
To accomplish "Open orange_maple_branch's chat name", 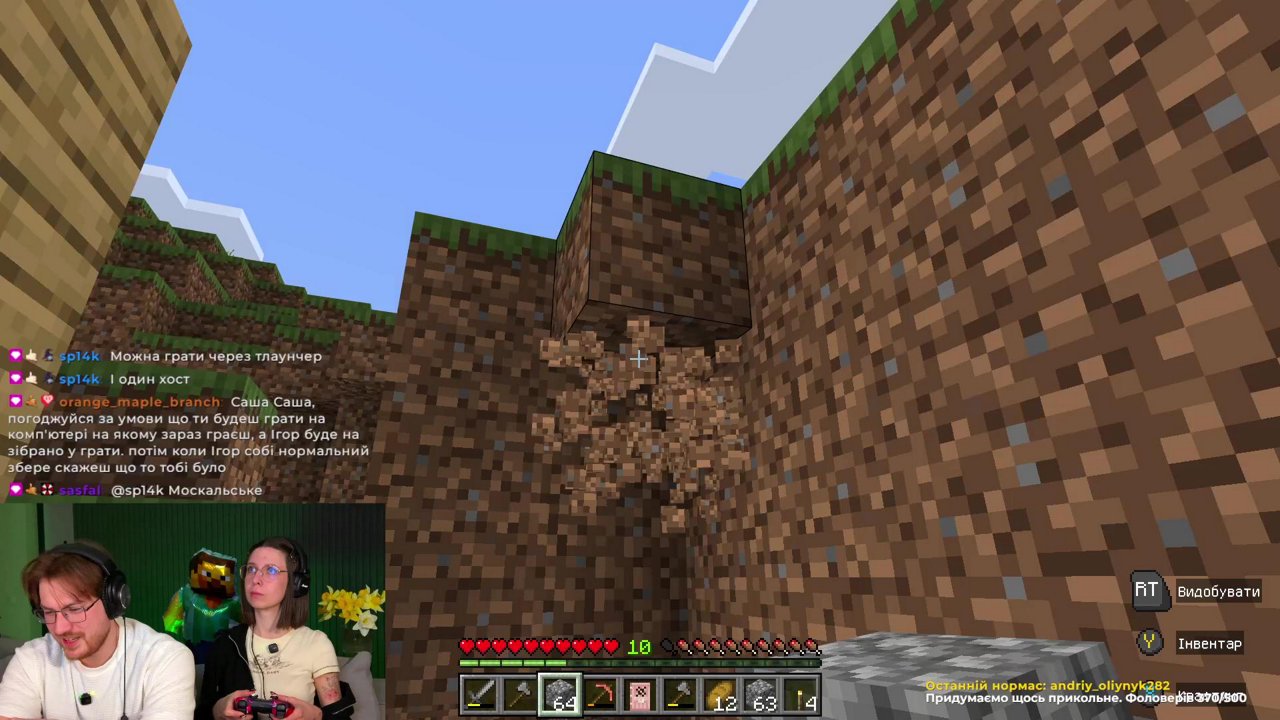I will [x=137, y=402].
